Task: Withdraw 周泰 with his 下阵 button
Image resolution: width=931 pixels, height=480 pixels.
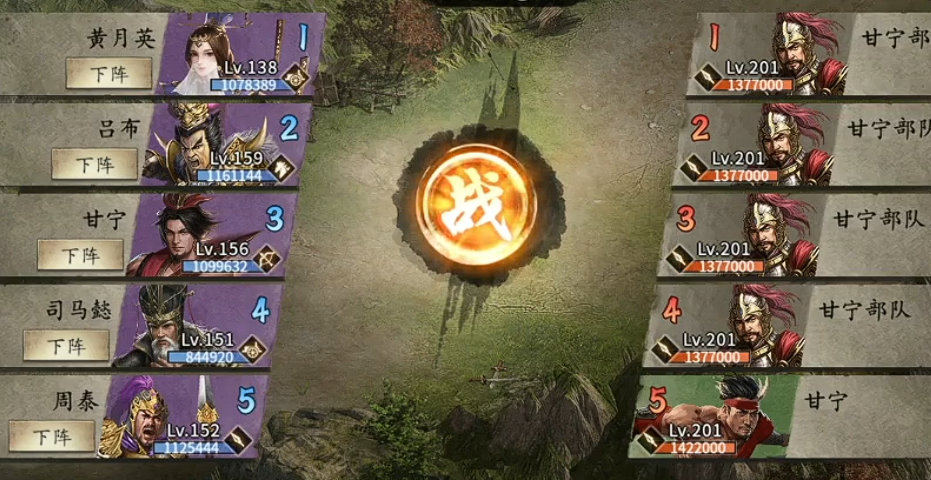Action: point(52,436)
